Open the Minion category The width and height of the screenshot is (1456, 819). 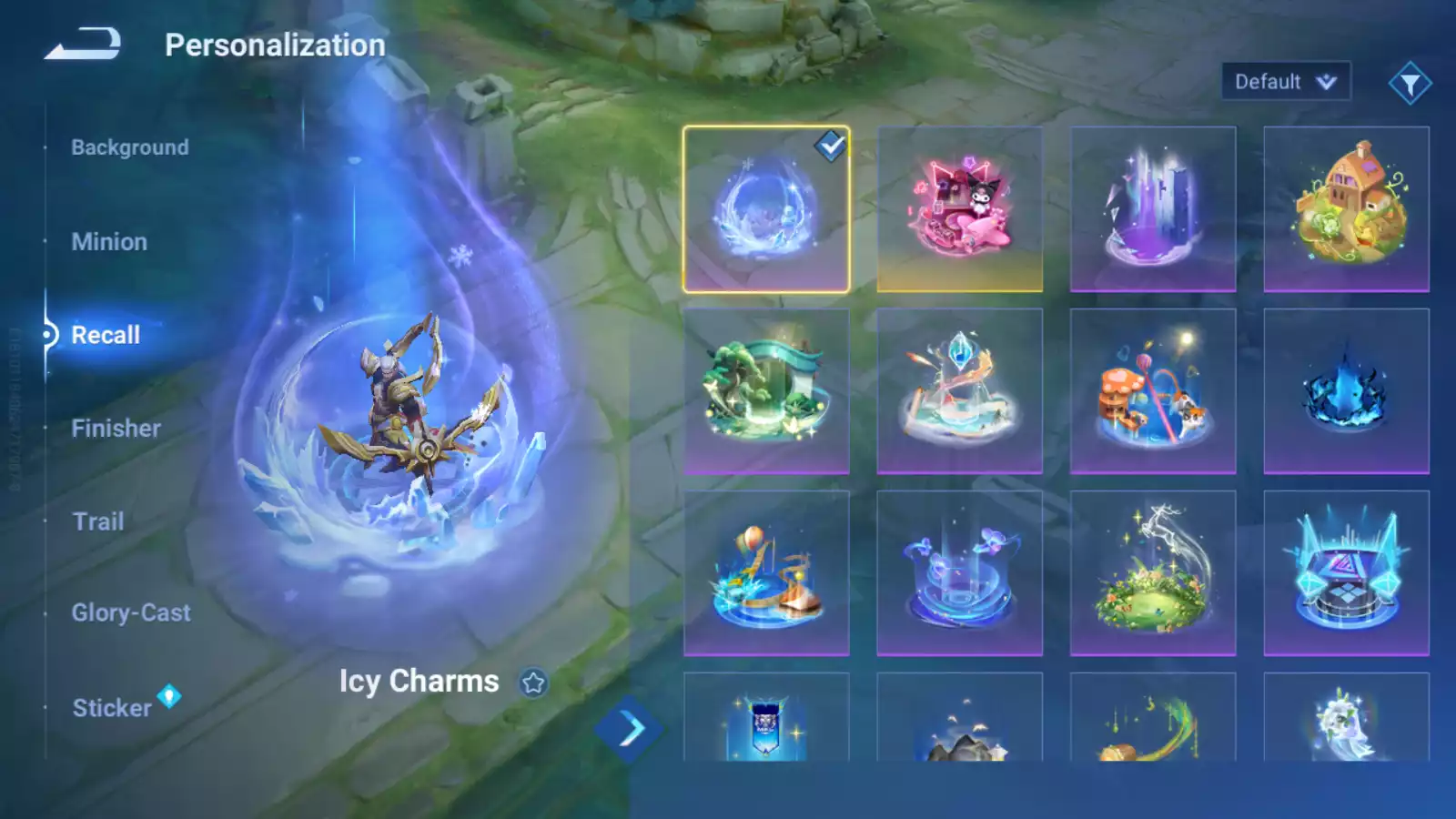click(x=109, y=242)
